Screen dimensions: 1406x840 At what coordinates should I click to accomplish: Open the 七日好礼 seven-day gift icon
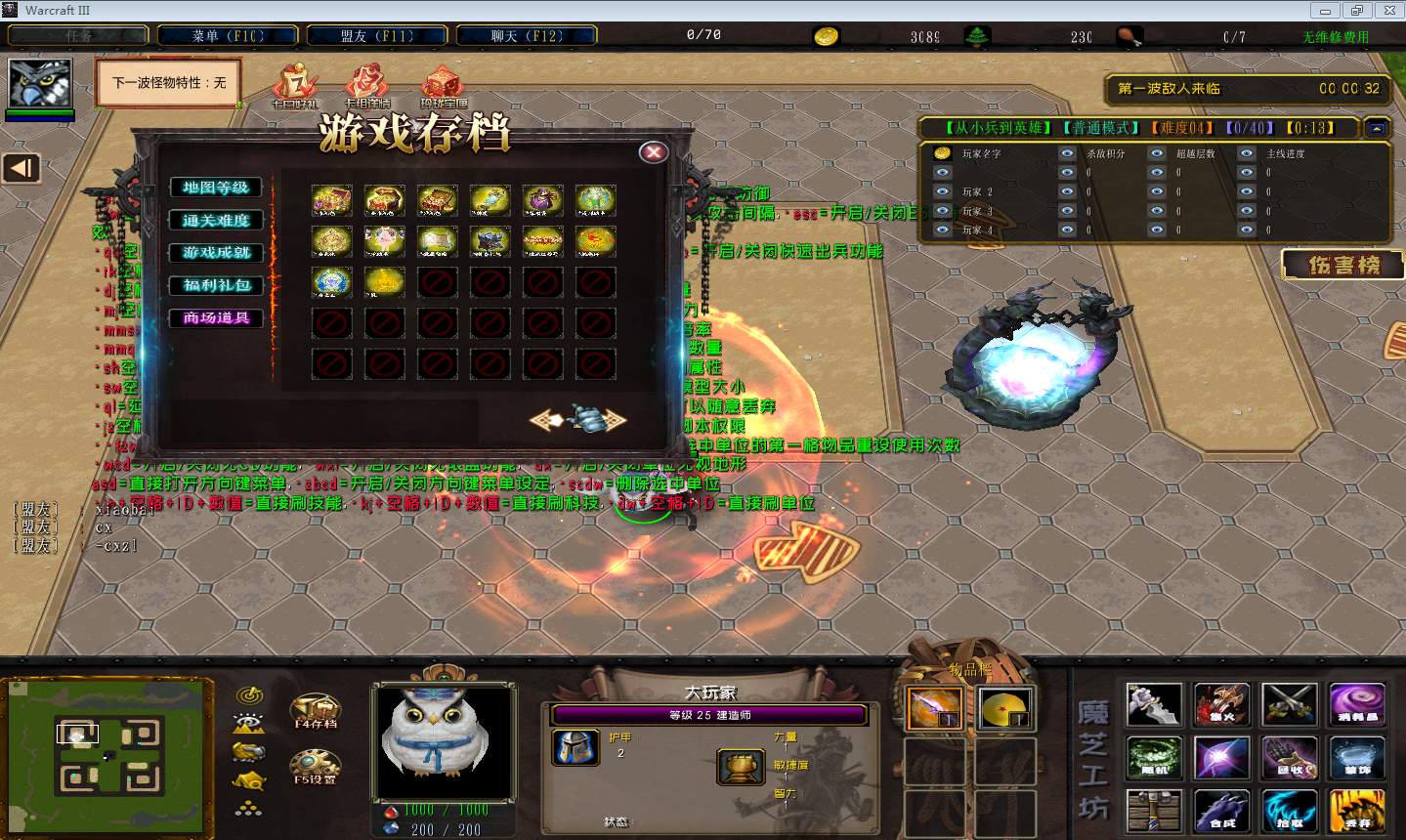click(294, 85)
